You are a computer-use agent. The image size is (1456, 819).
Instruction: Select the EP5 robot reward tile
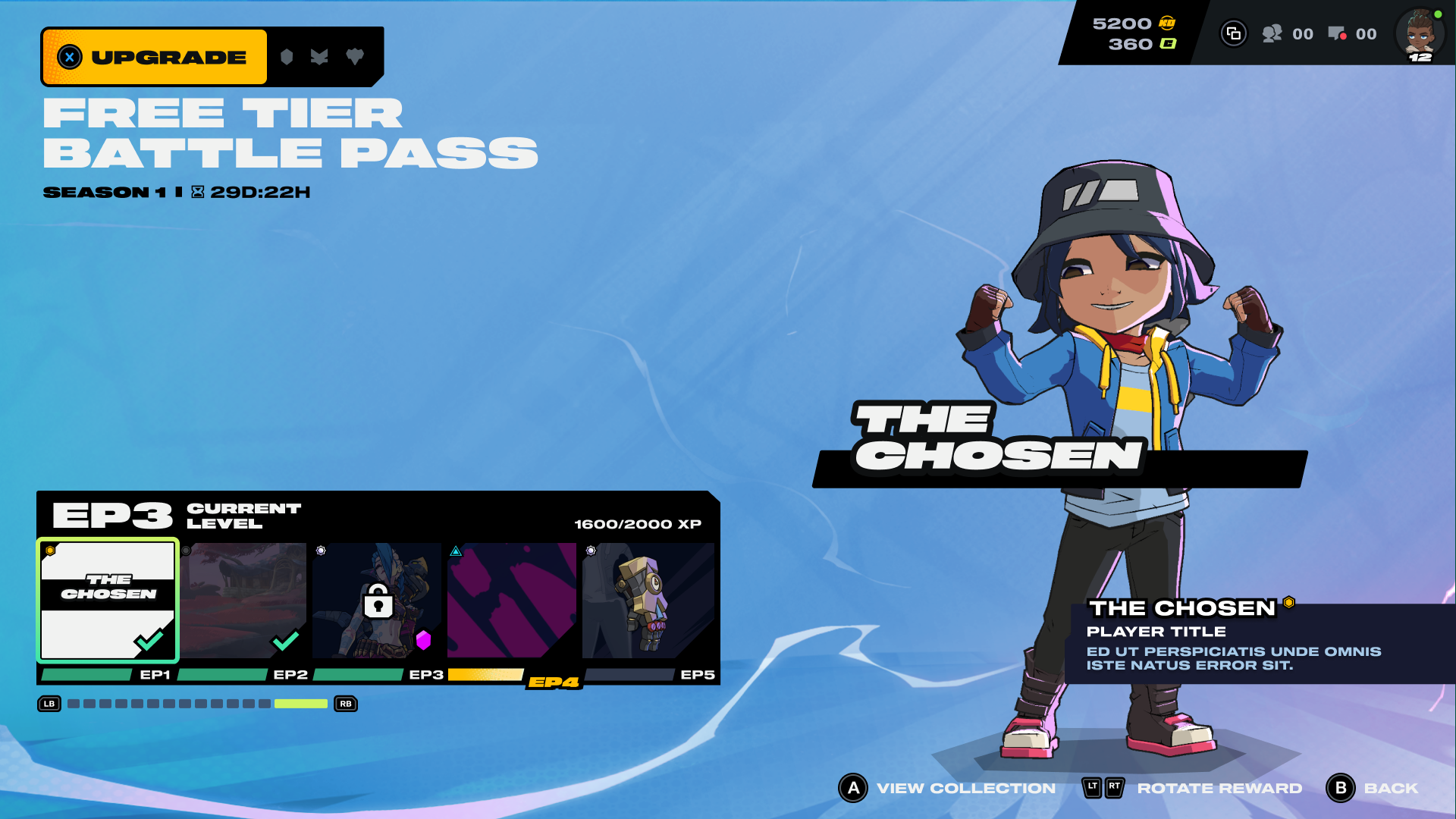(648, 600)
